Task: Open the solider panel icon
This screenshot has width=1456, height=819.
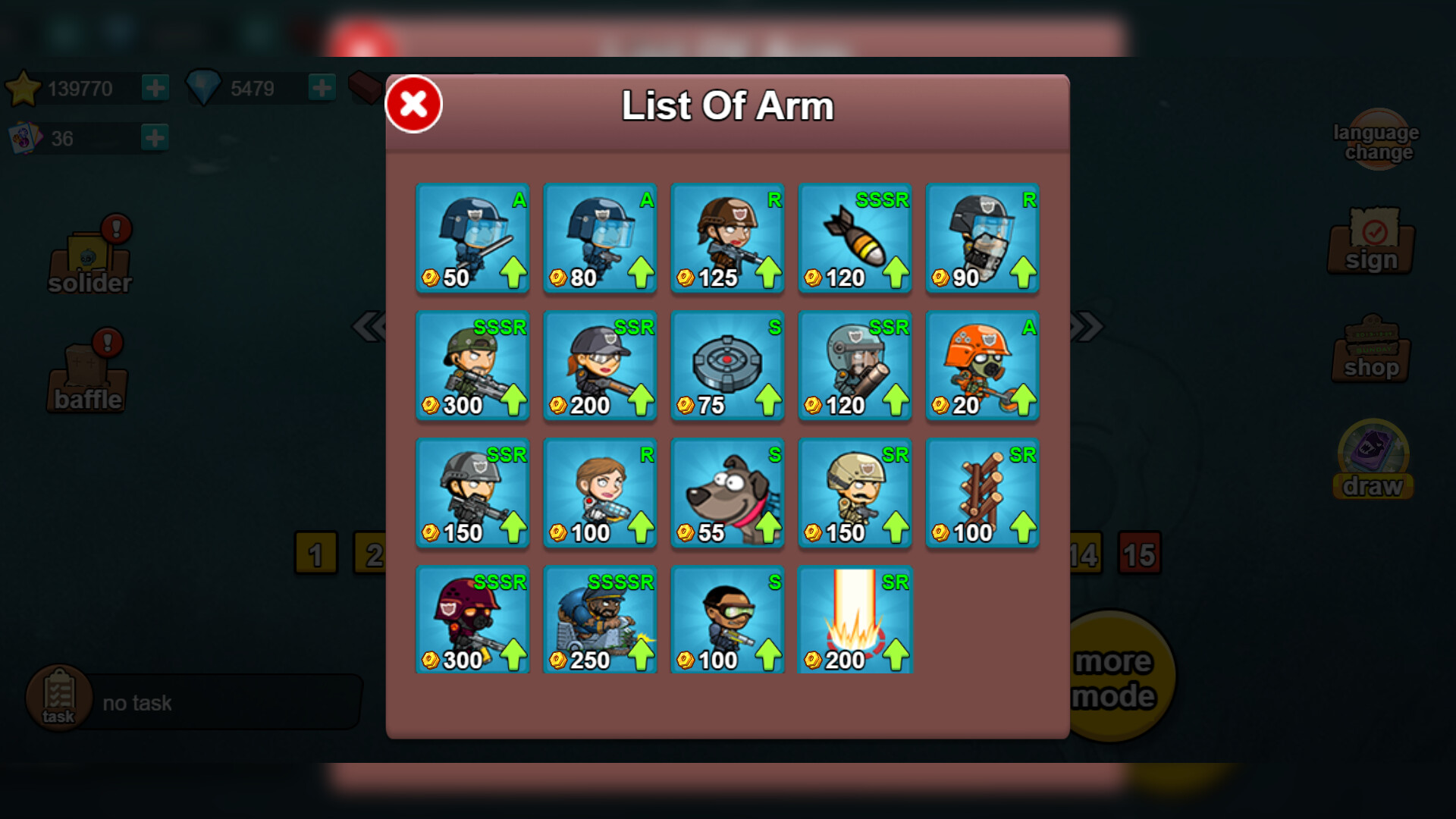Action: [89, 258]
